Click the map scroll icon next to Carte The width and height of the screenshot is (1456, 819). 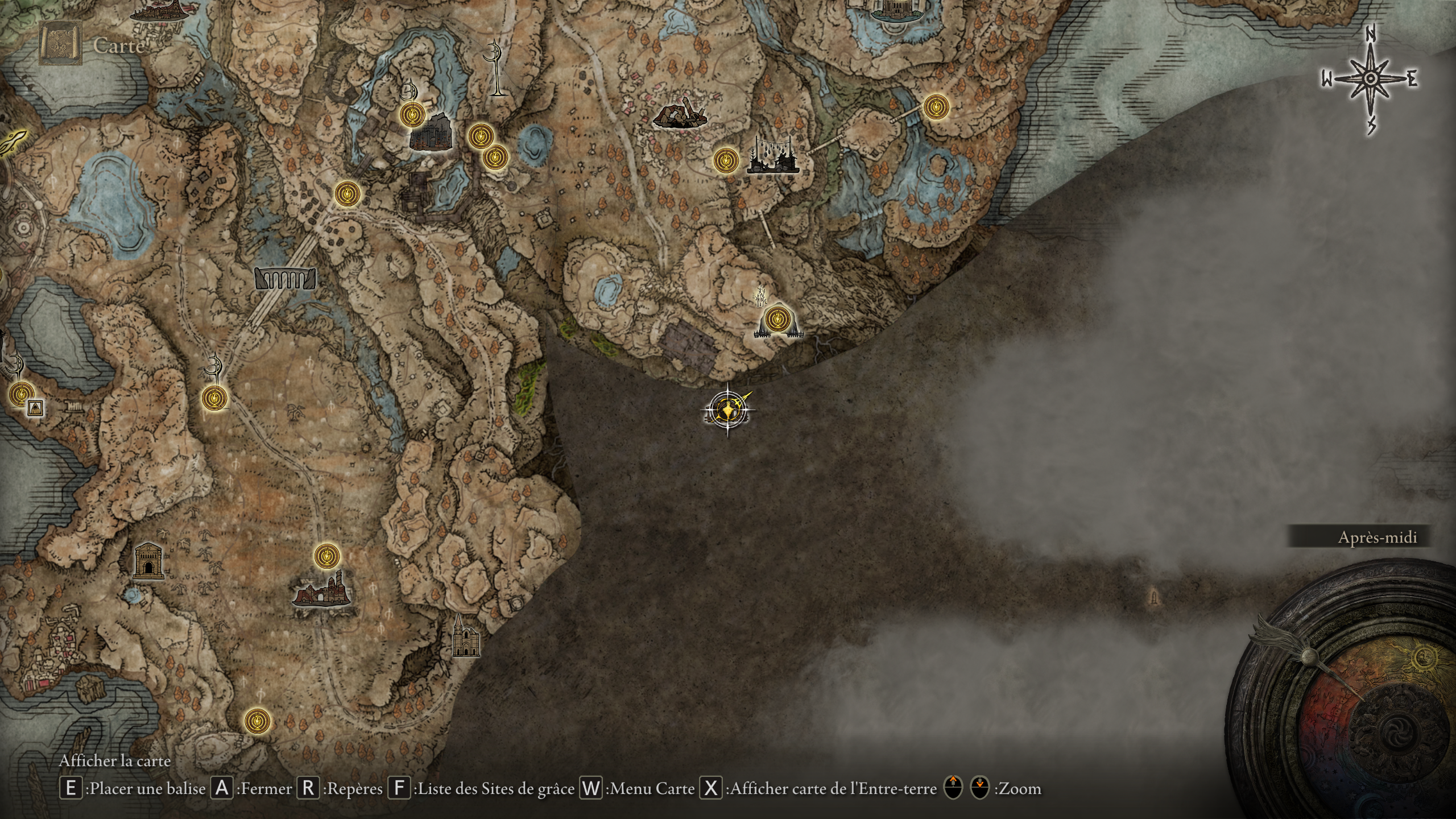(59, 42)
